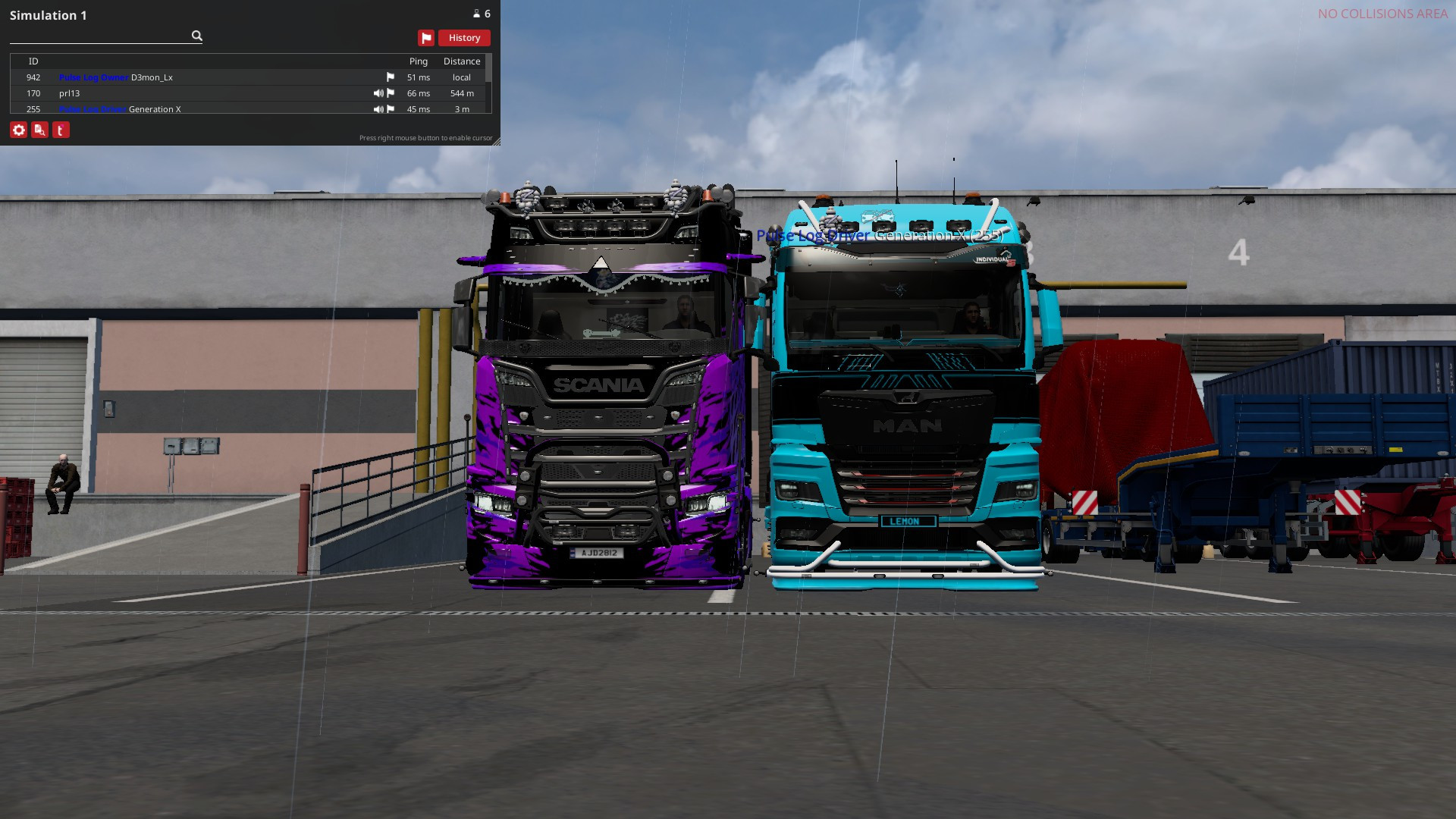Mute prl13 with the speaker icon
This screenshot has height=819, width=1456.
pos(378,93)
